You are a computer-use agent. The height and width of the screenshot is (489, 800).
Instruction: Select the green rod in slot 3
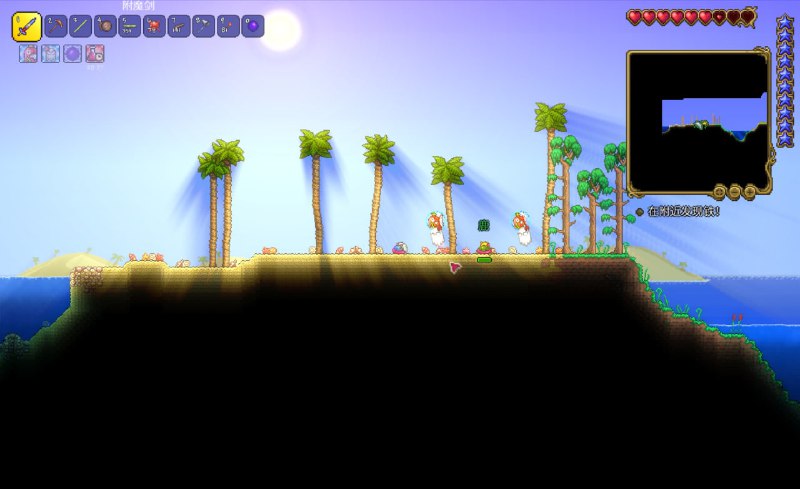[81, 26]
